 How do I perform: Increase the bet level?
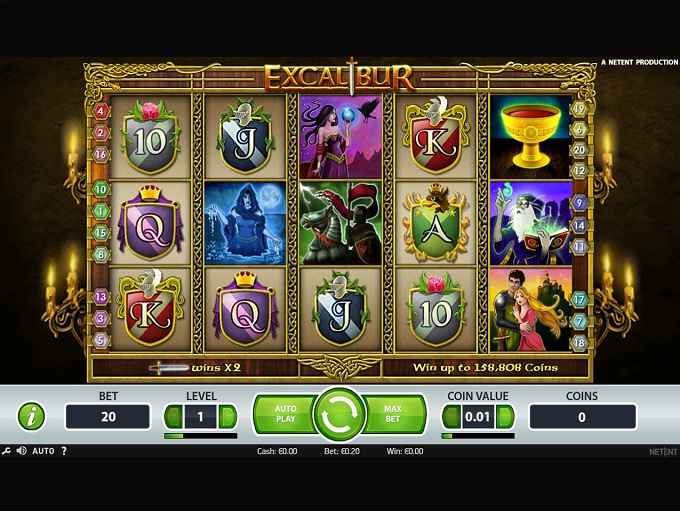228,416
